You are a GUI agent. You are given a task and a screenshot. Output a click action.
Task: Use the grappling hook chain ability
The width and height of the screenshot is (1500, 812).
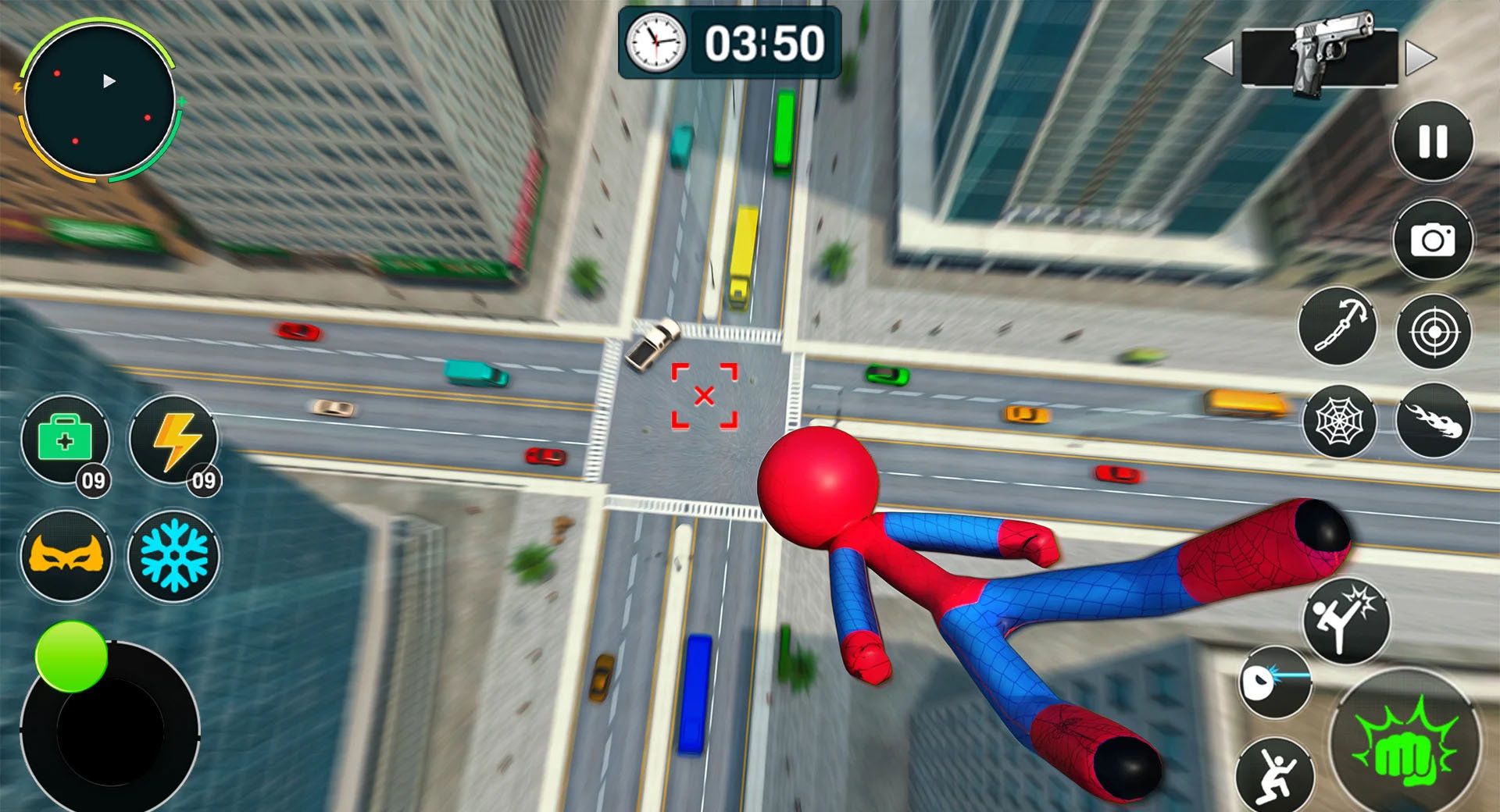pos(1337,326)
